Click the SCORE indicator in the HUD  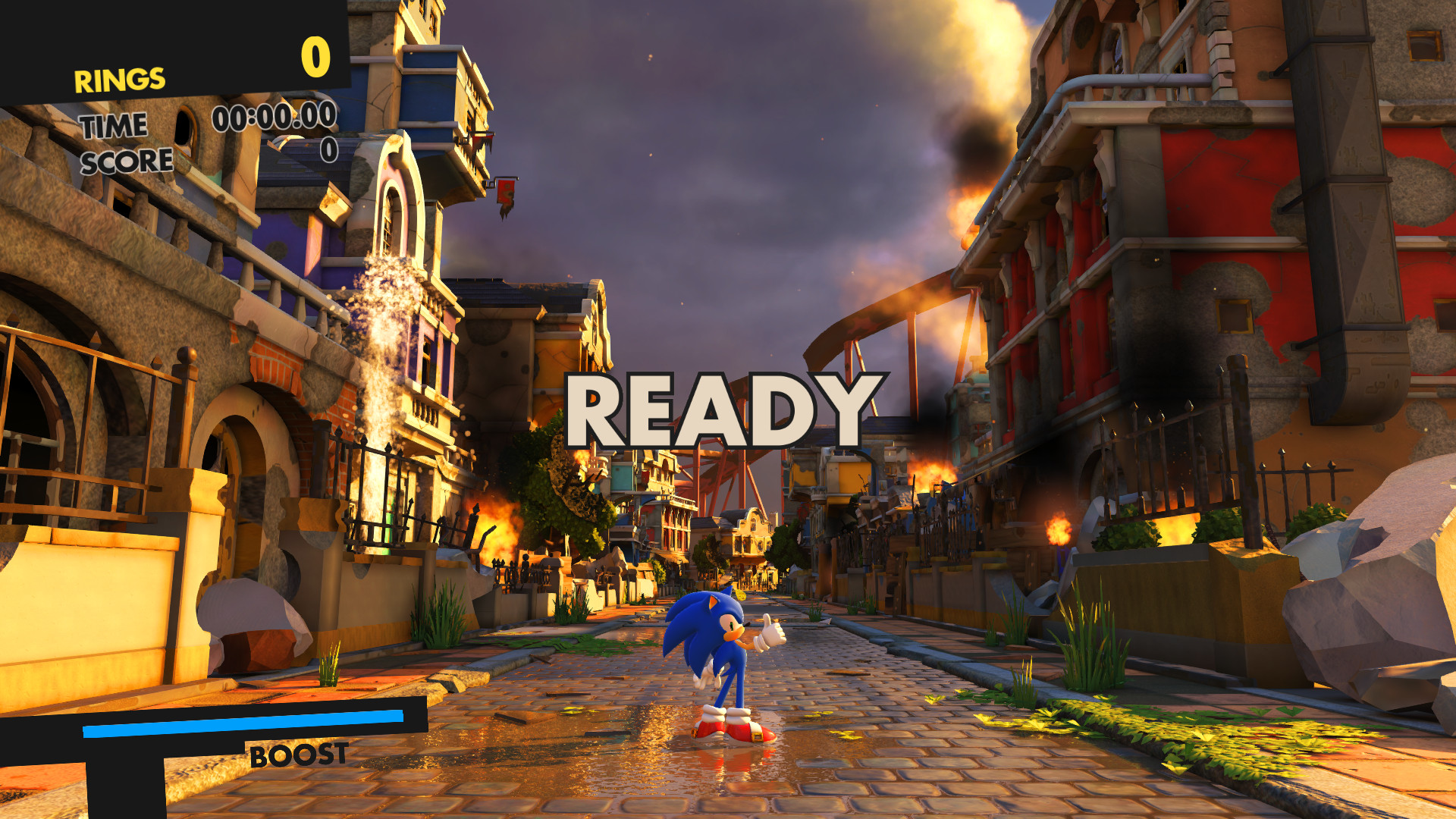(x=127, y=160)
